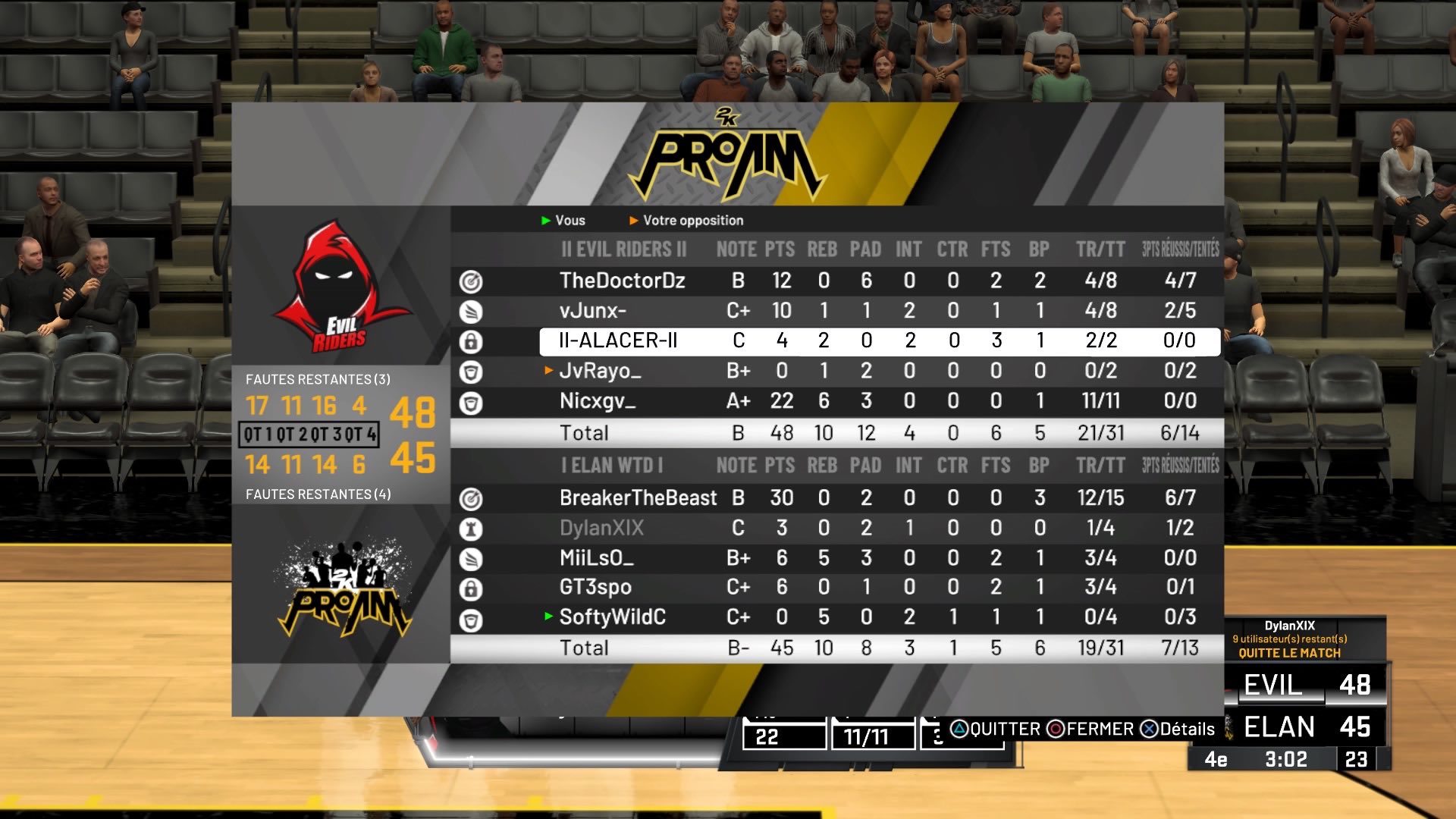This screenshot has height=819, width=1456.
Task: Select the vJunx- player row
Action: [x=592, y=311]
